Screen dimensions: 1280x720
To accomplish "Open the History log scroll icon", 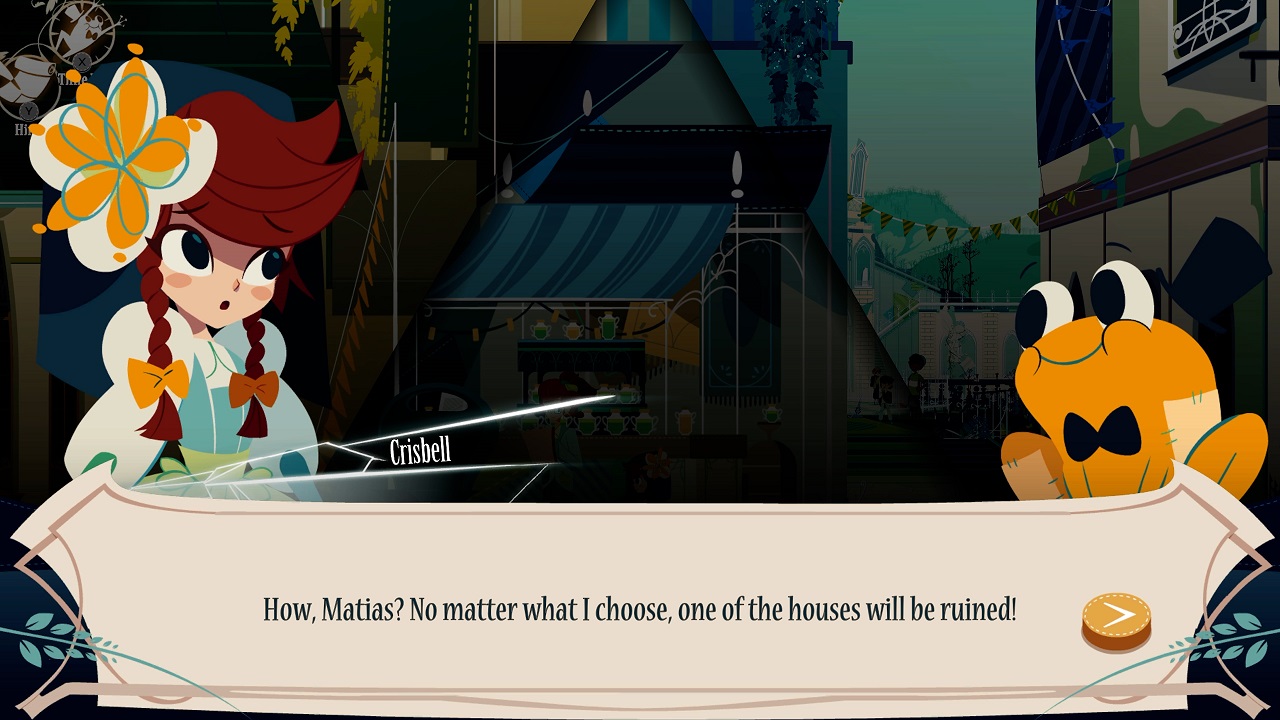I will 24,80.
